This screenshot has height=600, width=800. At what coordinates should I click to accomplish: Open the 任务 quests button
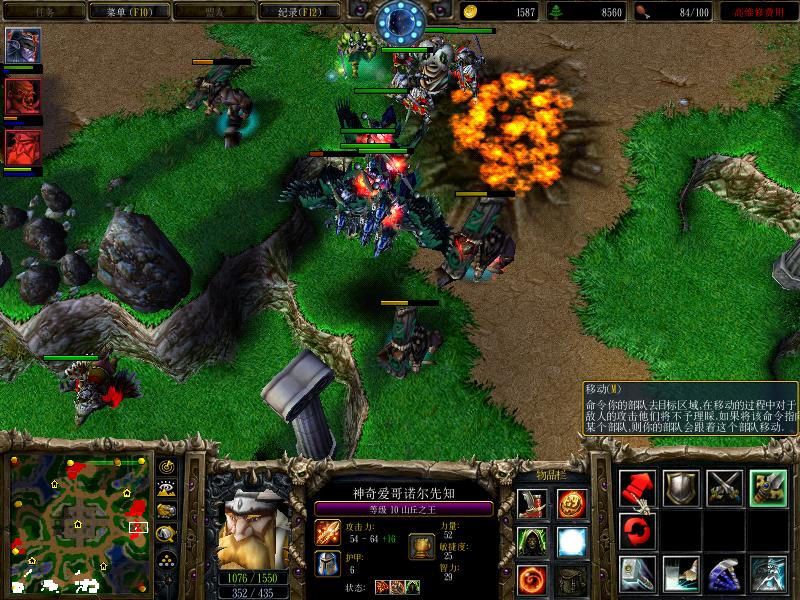click(x=42, y=12)
